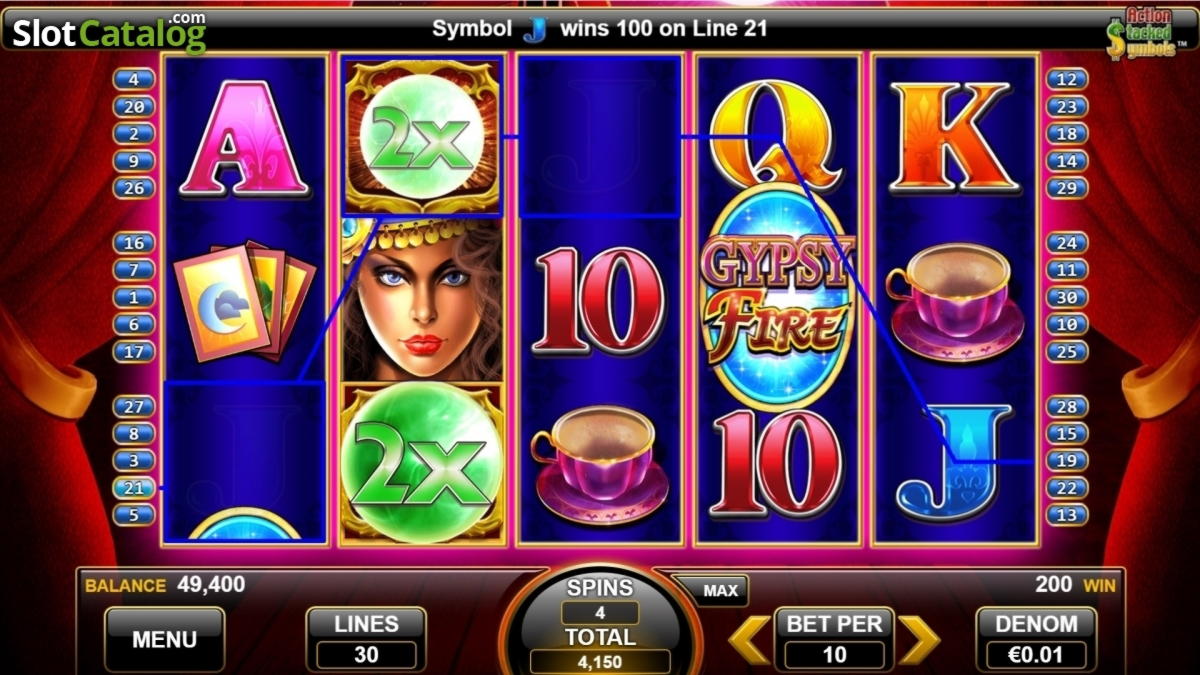The image size is (1200, 675).
Task: Highlight payline 29 marker
Action: [x=1067, y=188]
